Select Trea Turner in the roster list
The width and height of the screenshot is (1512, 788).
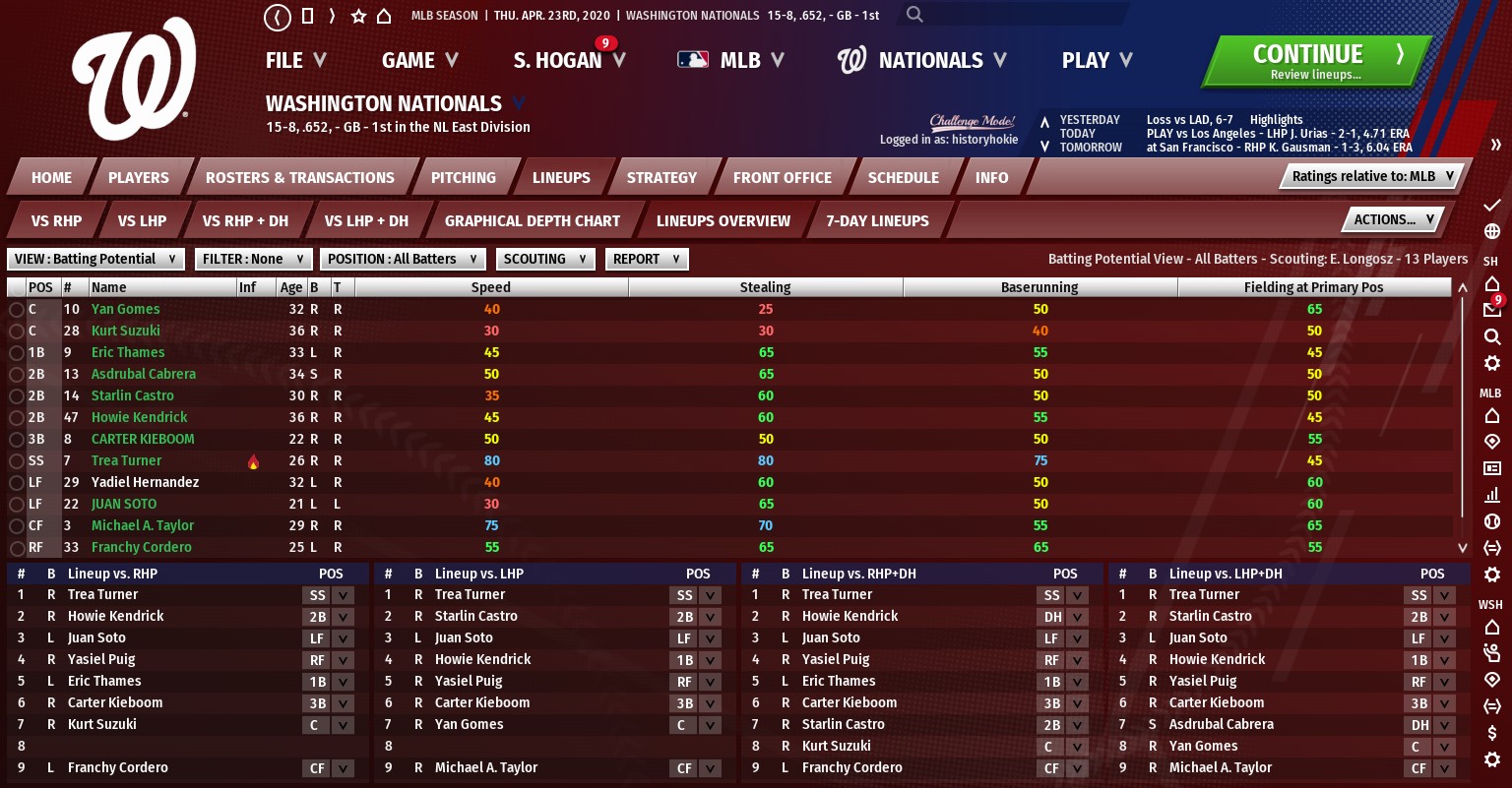click(126, 460)
